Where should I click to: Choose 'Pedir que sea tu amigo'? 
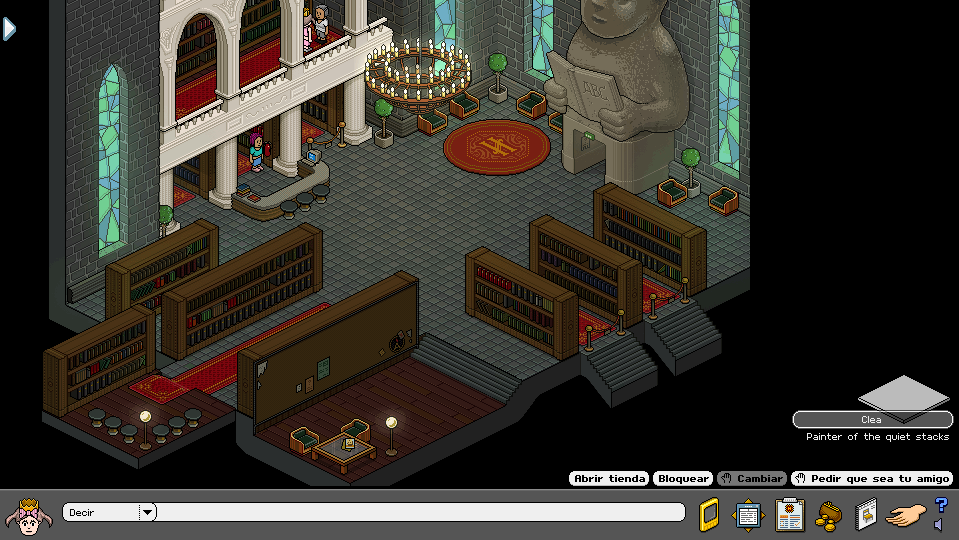(x=872, y=479)
